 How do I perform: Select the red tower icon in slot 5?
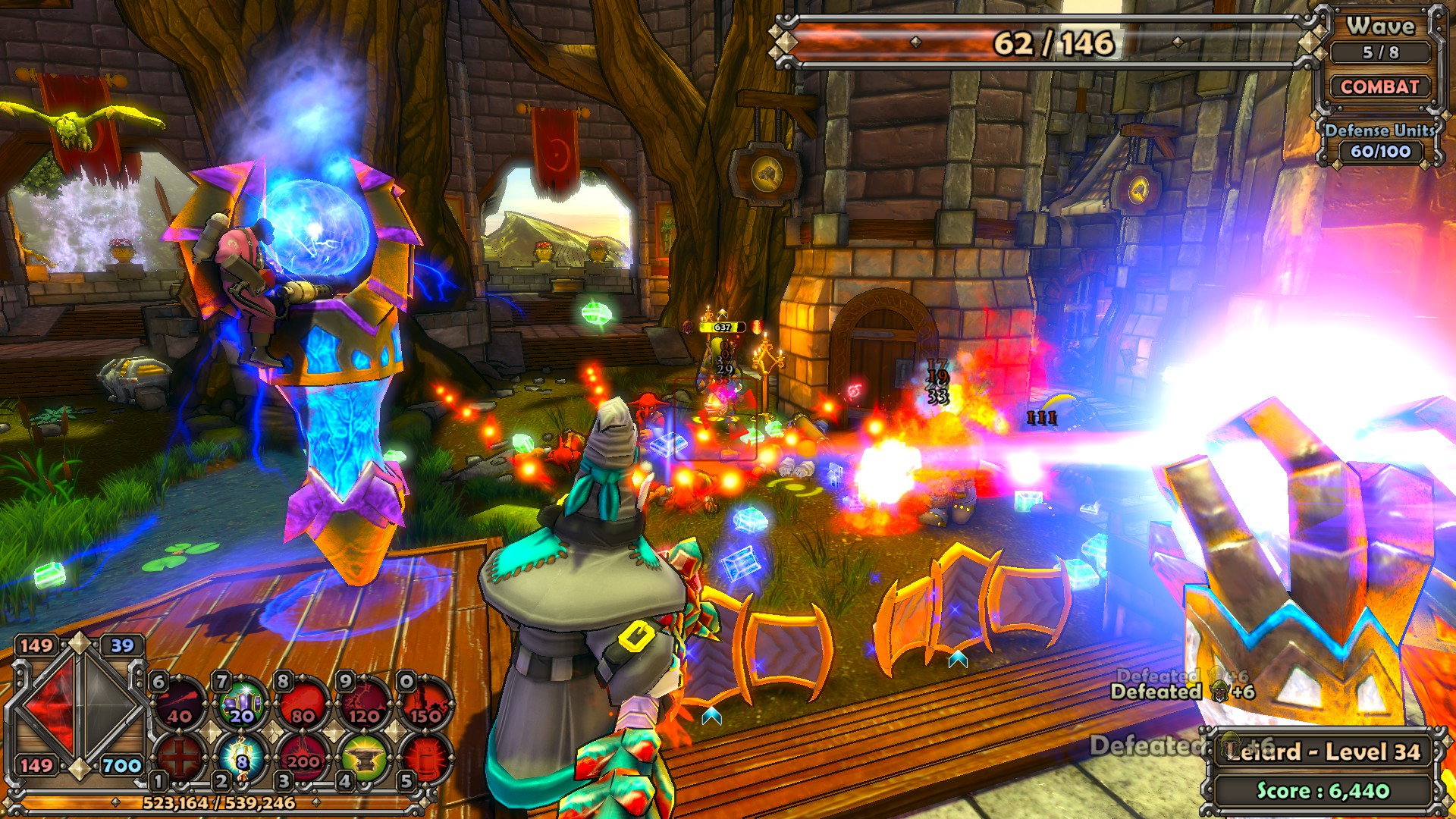pyautogui.click(x=425, y=757)
